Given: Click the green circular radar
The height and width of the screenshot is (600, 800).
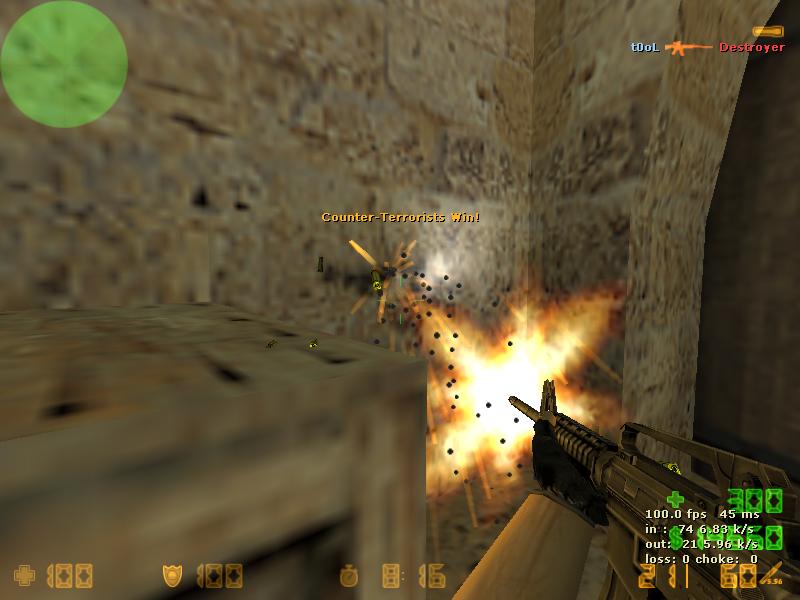Looking at the screenshot, I should tap(64, 64).
